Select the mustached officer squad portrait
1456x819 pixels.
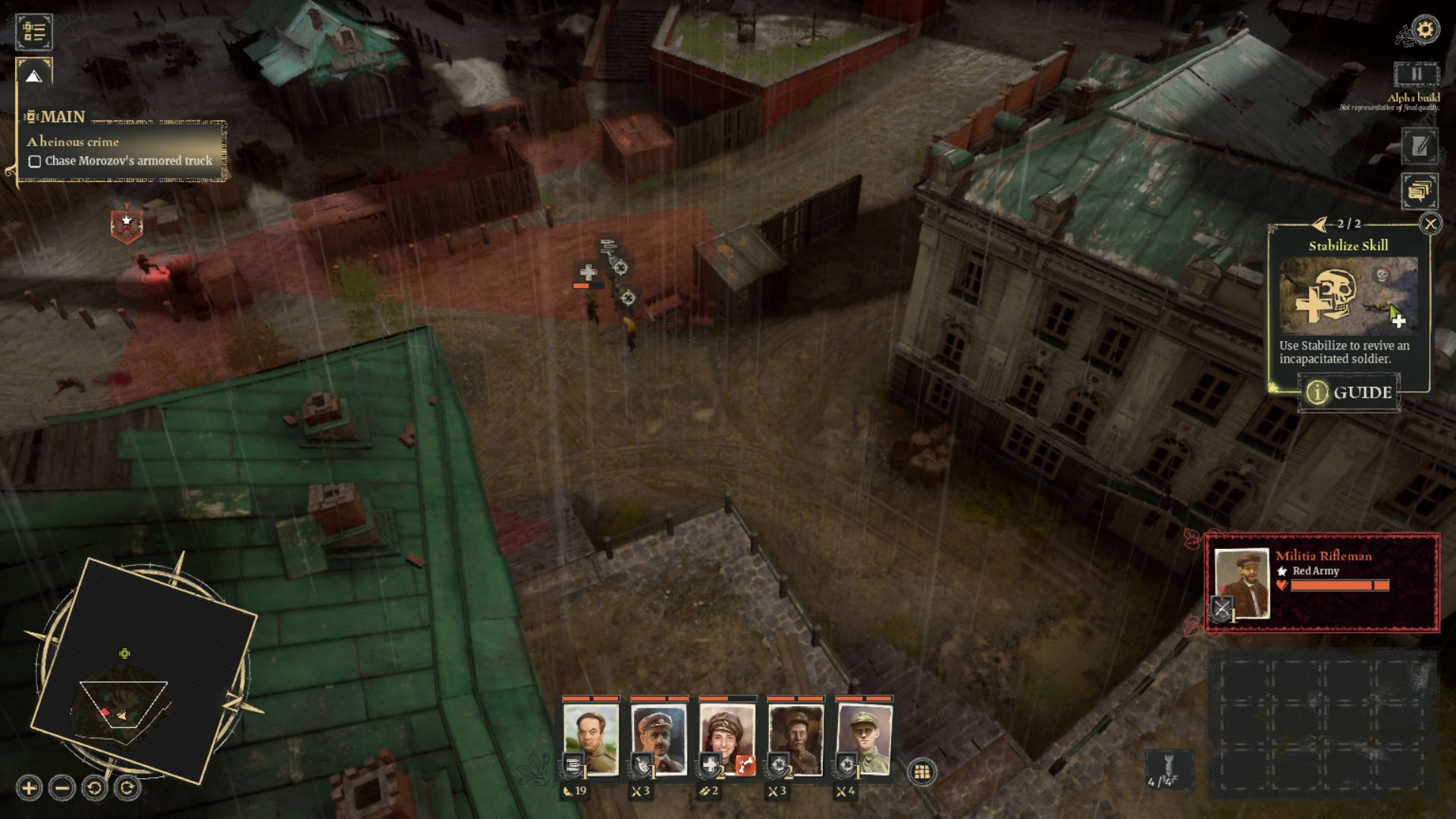pos(658,737)
